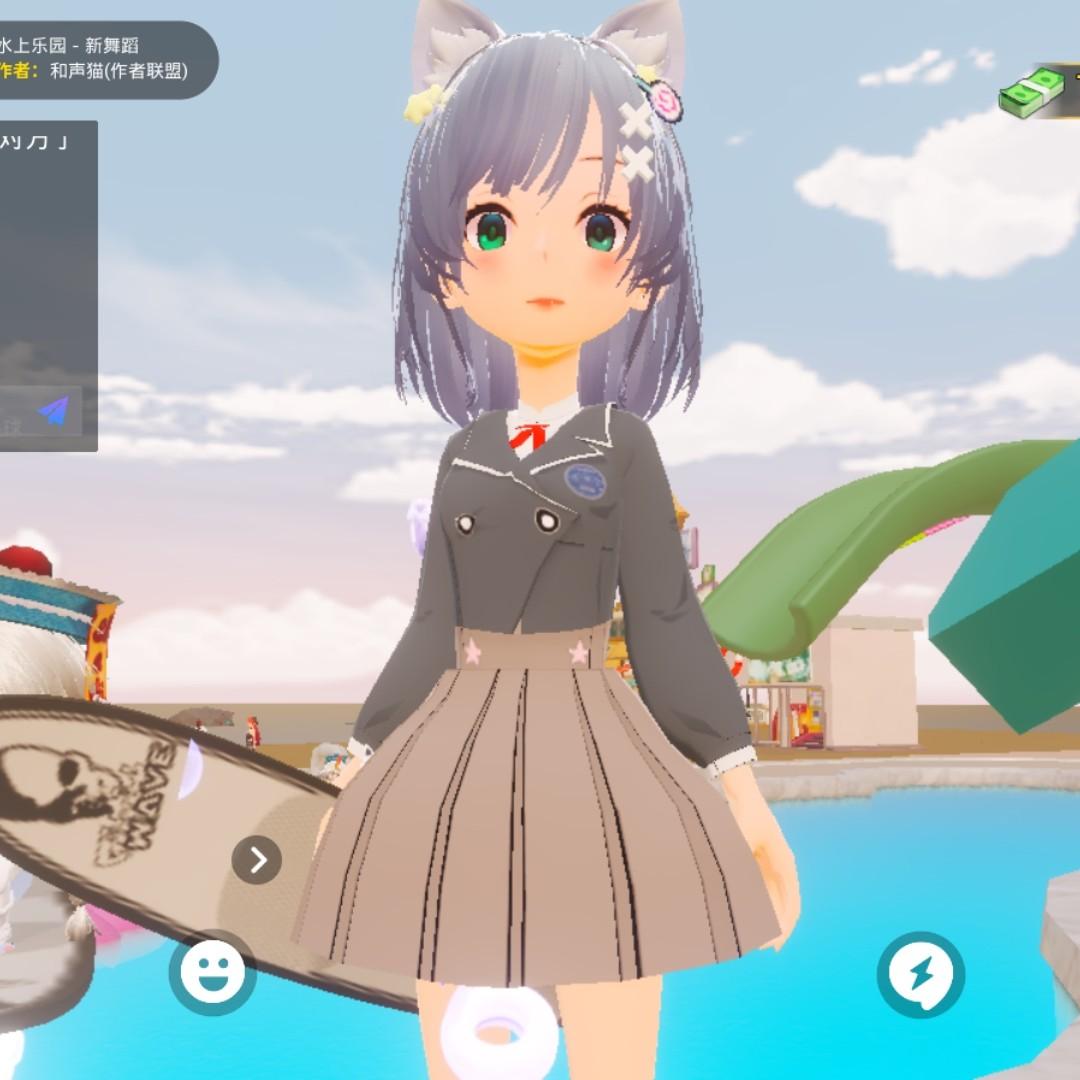Open the smiley face emote button
The image size is (1080, 1080).
pos(212,972)
